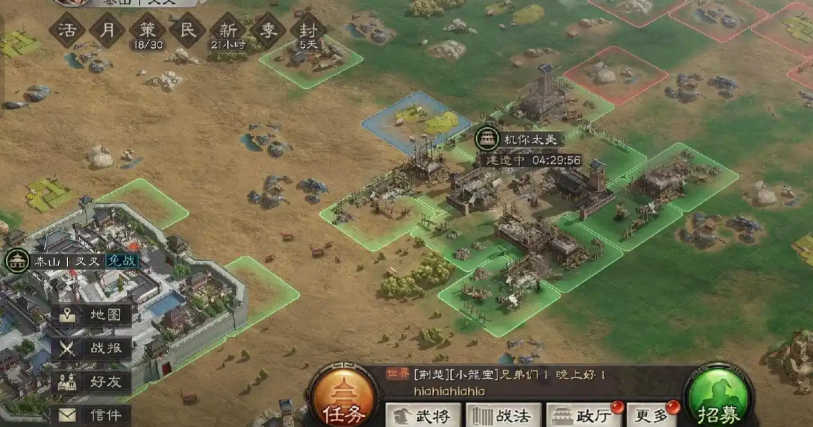Select the 季 season diamond icon

pyautogui.click(x=266, y=30)
